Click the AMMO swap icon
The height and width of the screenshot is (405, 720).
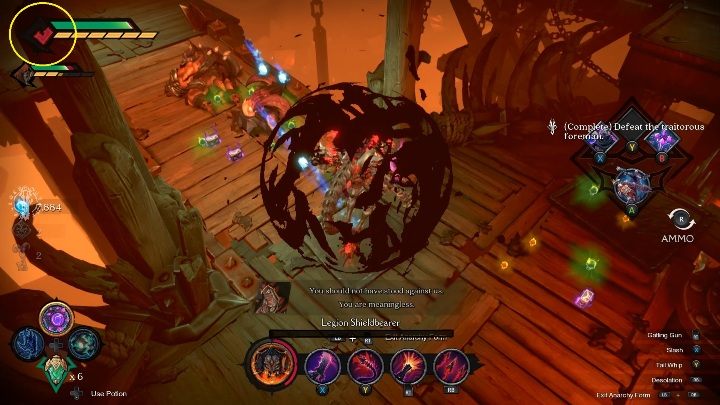[x=678, y=218]
